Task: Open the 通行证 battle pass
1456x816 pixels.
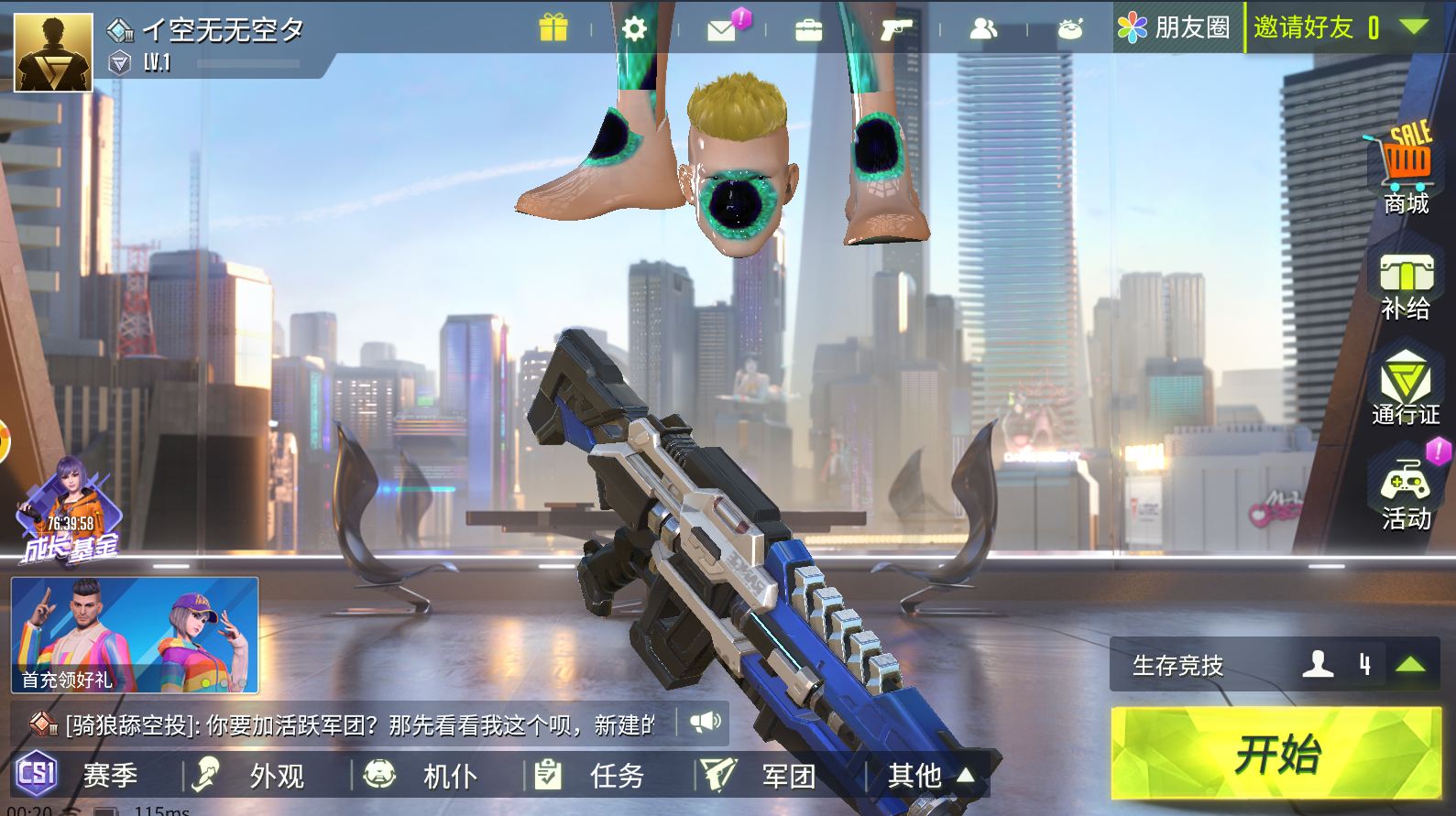Action: [x=1406, y=388]
